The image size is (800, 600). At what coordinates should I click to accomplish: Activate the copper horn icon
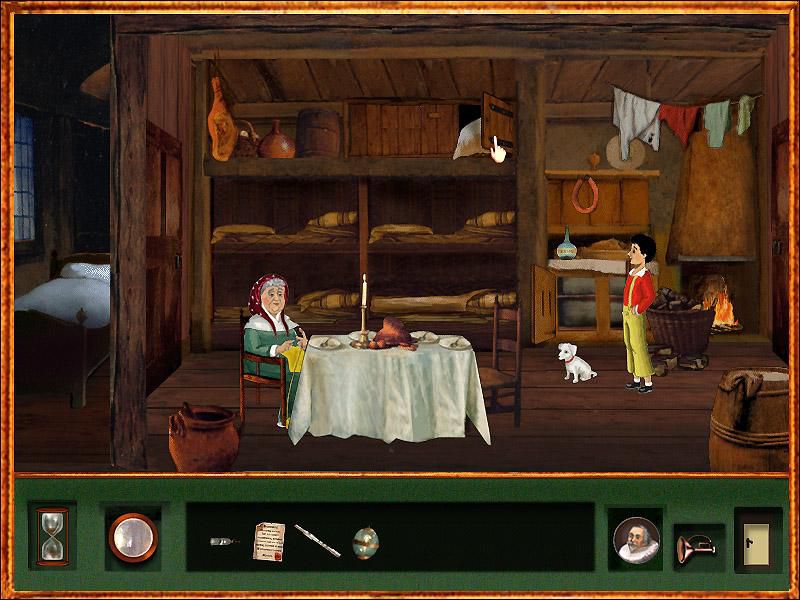point(695,546)
